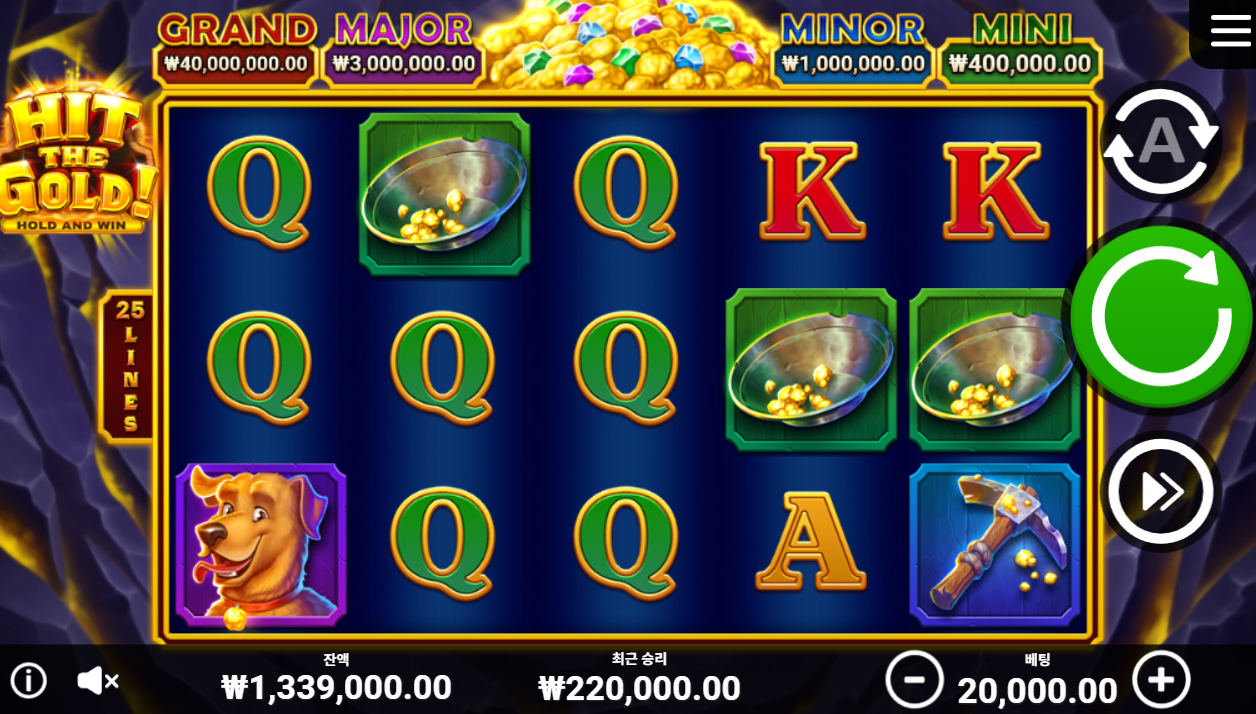The height and width of the screenshot is (714, 1256).
Task: Decrease the bet amount
Action: 914,680
